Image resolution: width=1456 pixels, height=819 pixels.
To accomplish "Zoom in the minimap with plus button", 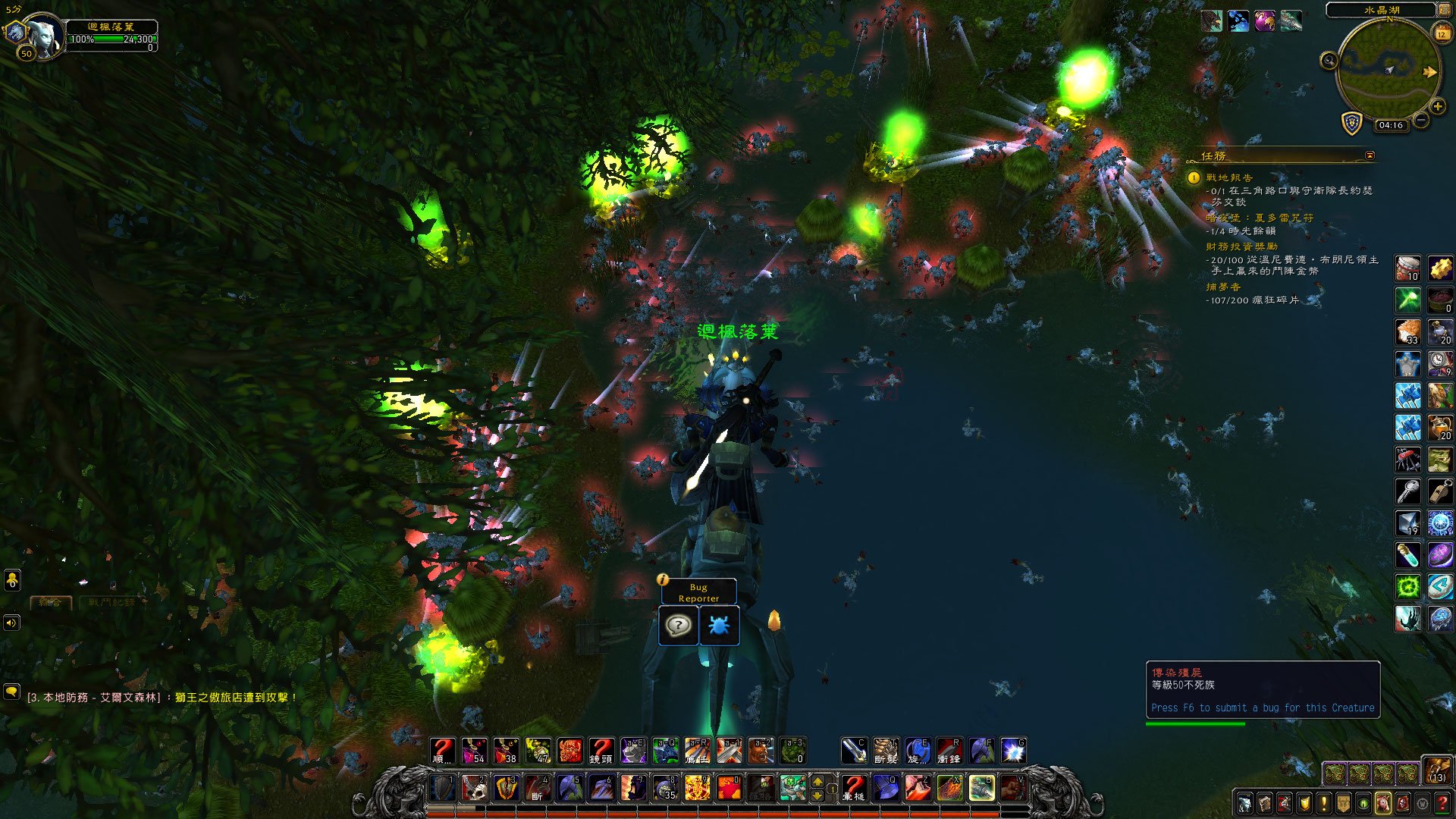I will tap(1437, 107).
